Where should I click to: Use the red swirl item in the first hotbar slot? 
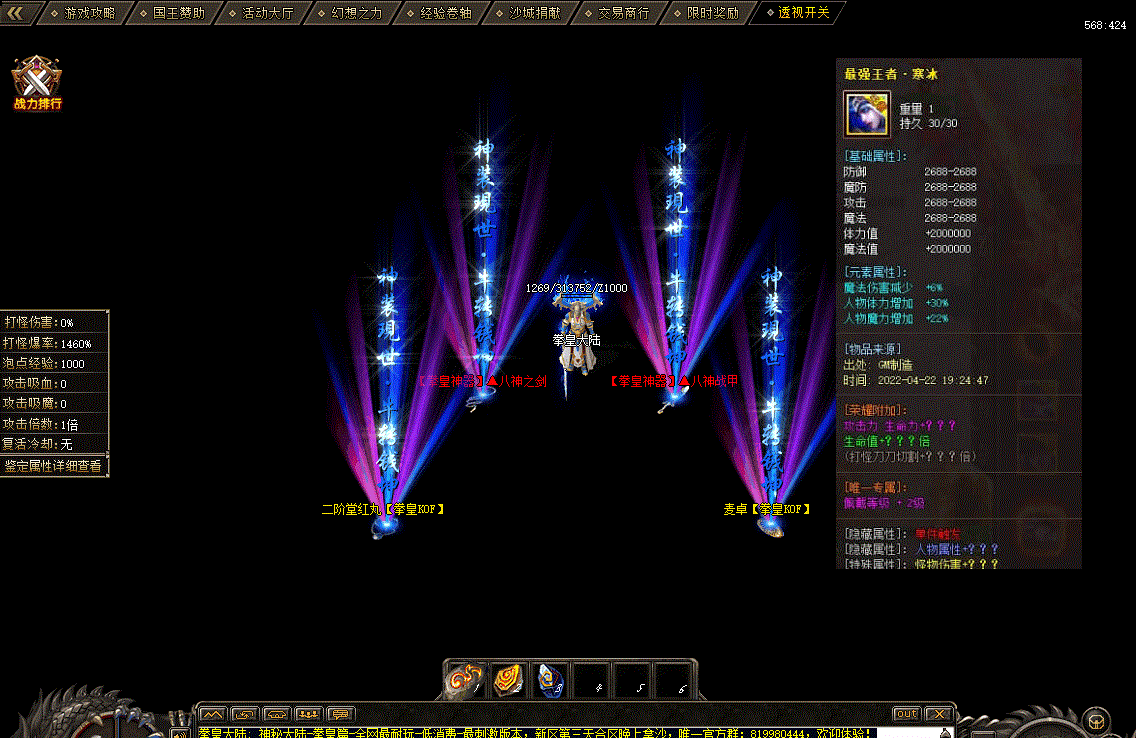click(464, 680)
